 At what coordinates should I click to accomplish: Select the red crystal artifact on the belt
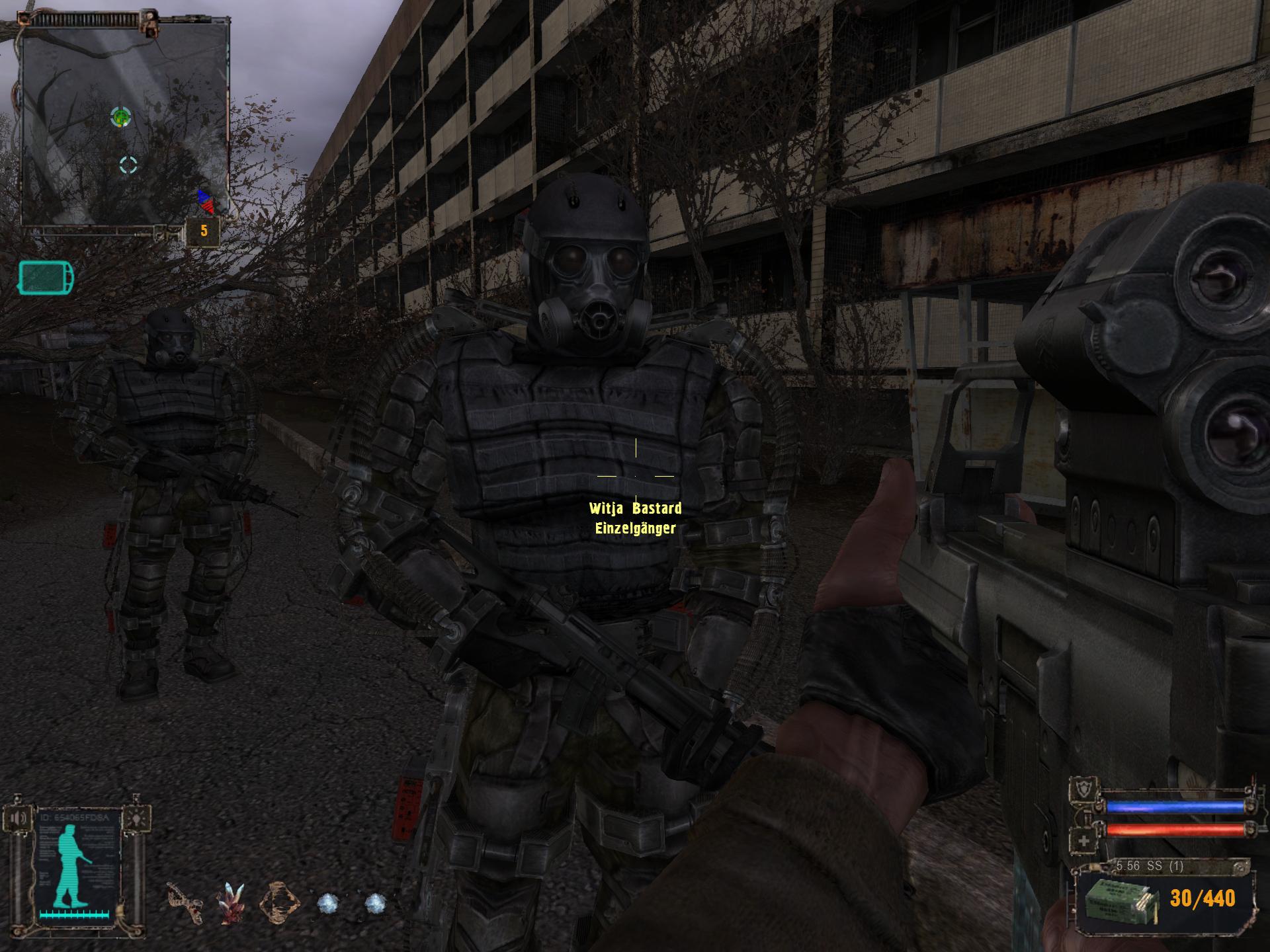231,902
